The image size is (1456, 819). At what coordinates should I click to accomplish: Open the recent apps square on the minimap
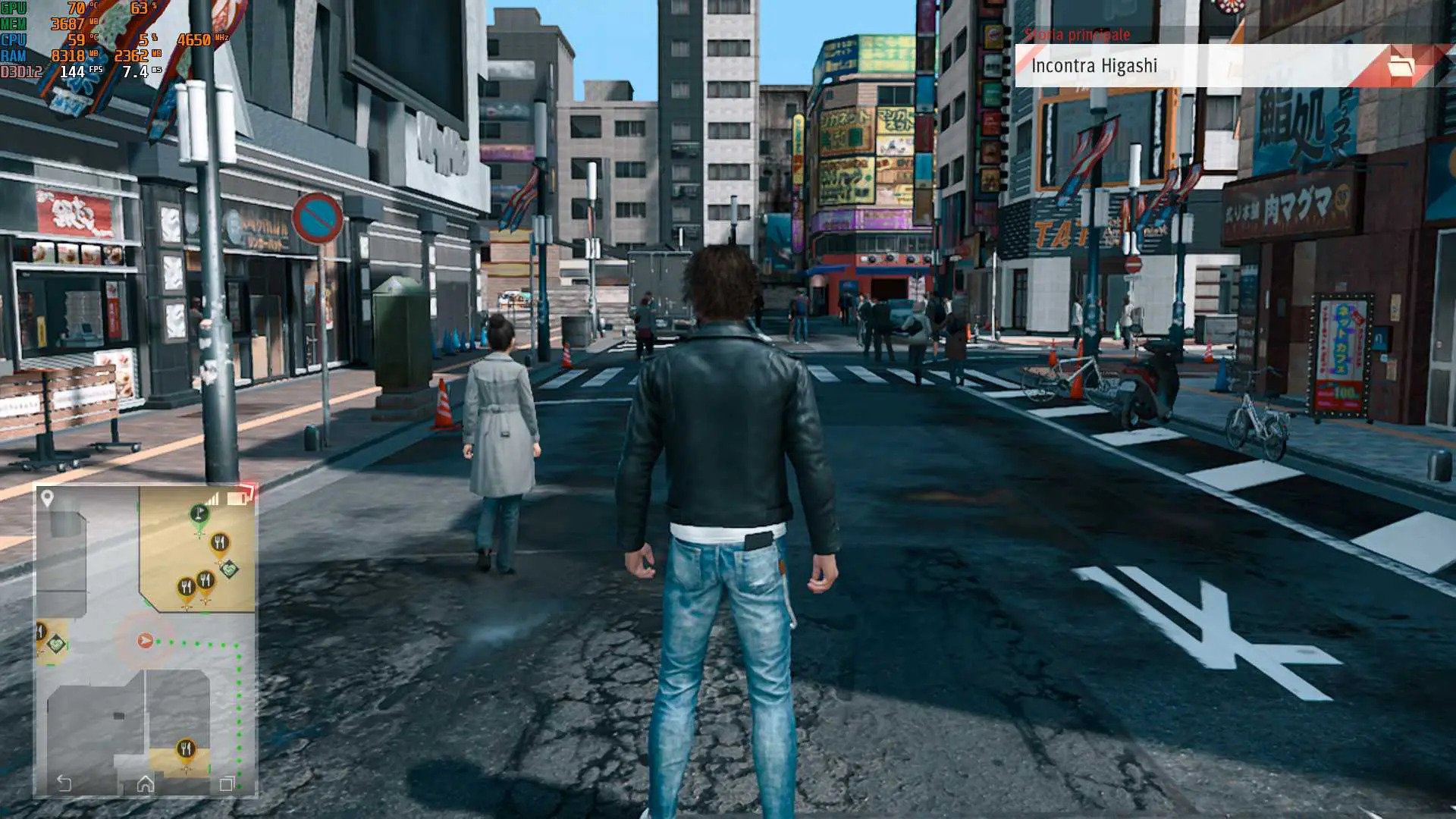pos(226,784)
